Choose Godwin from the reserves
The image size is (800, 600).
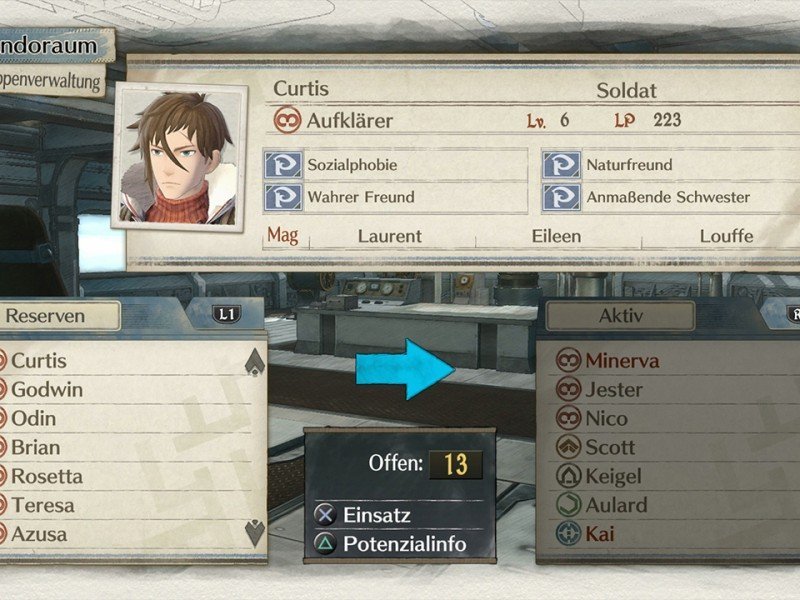[x=47, y=390]
